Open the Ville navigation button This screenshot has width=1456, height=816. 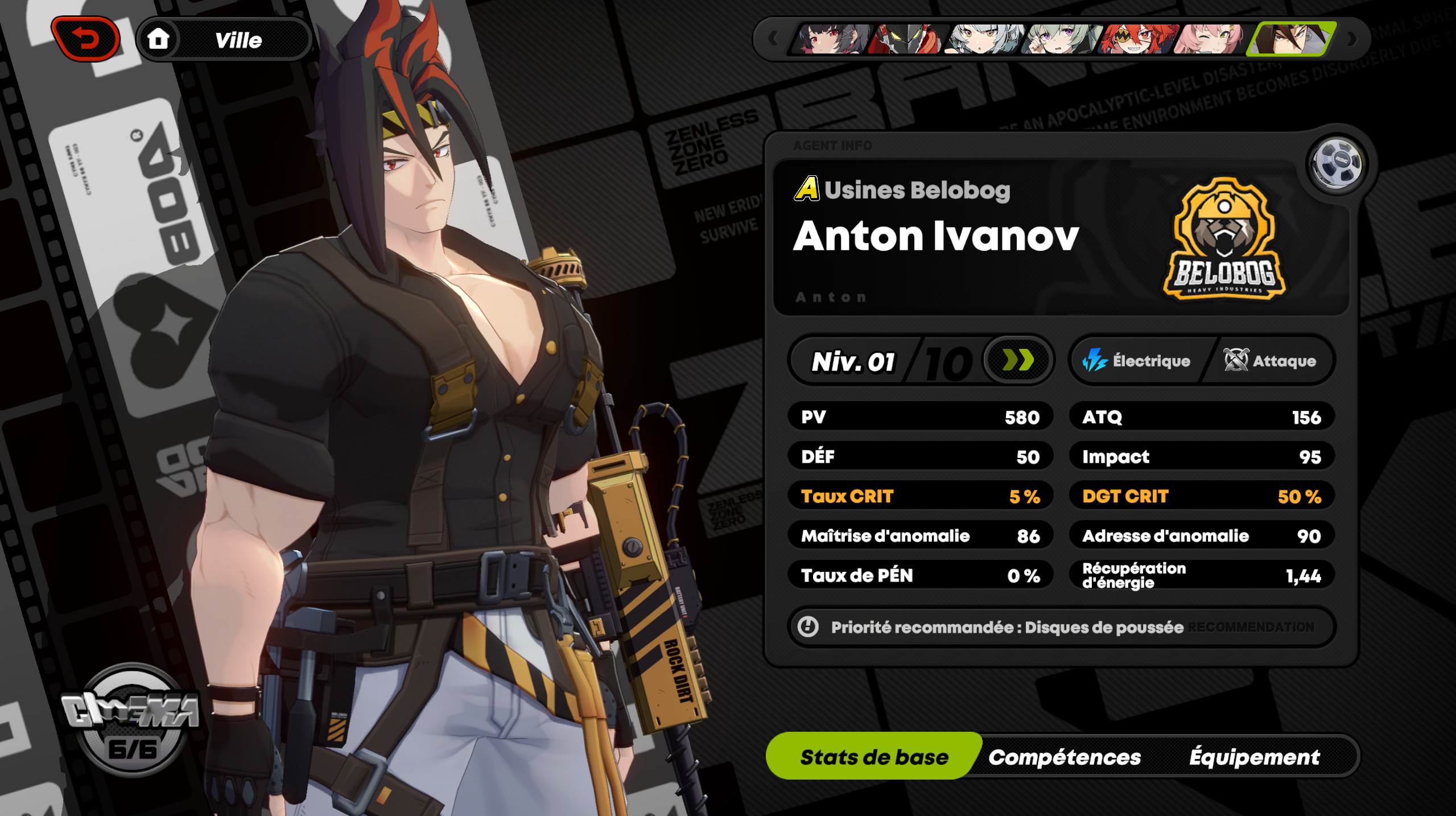(x=239, y=39)
